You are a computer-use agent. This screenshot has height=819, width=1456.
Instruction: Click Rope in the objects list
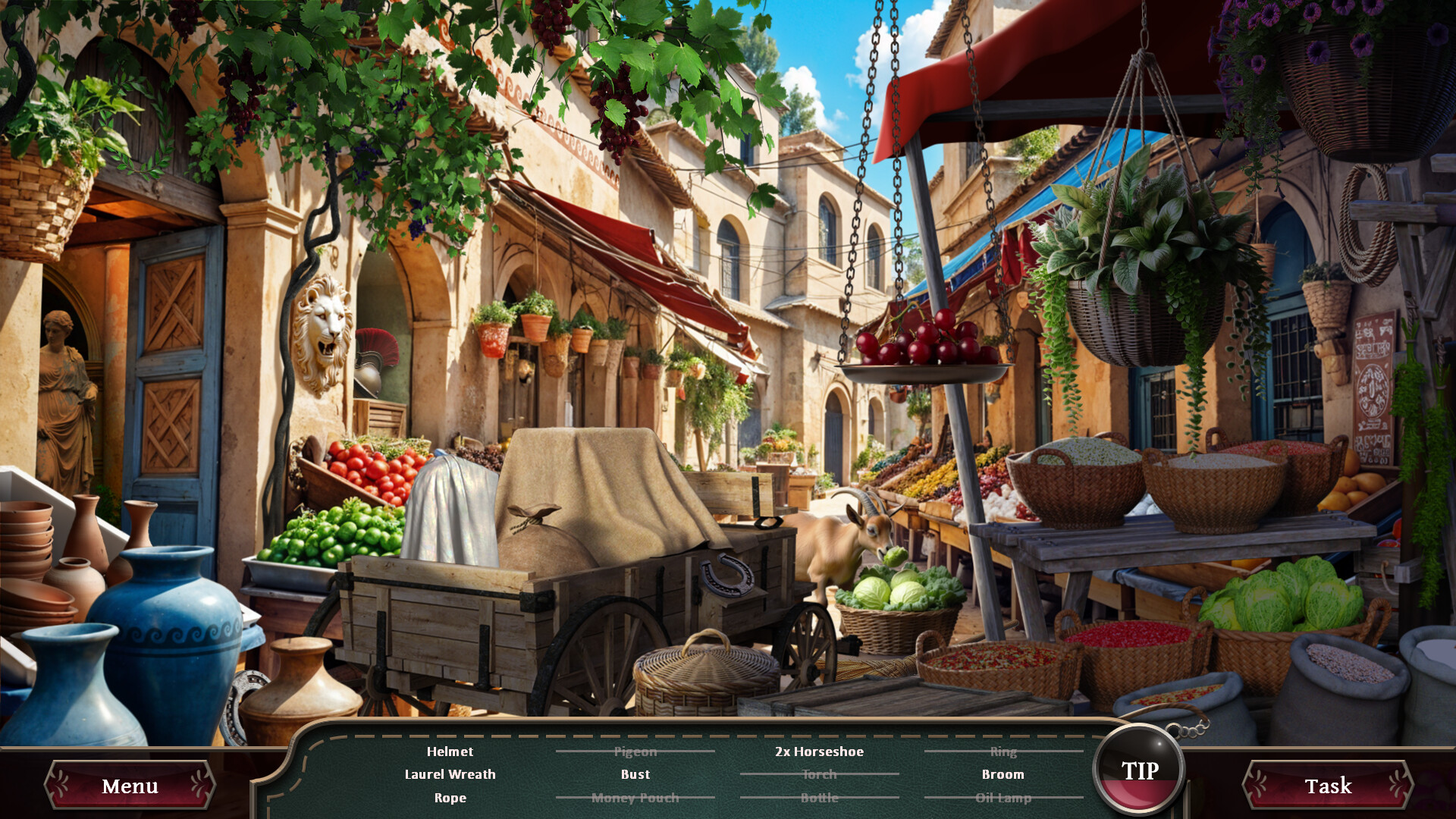tap(450, 798)
